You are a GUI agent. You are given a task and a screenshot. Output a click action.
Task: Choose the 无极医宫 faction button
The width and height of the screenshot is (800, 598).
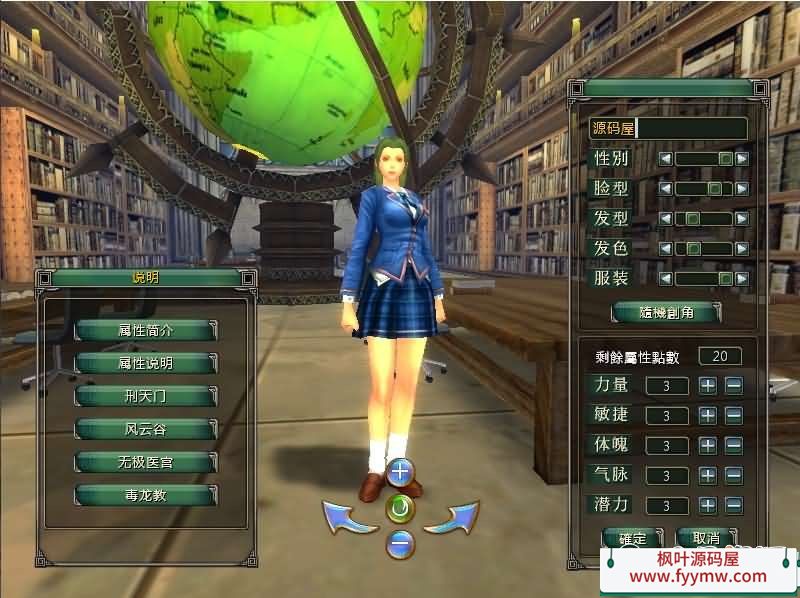(x=145, y=462)
